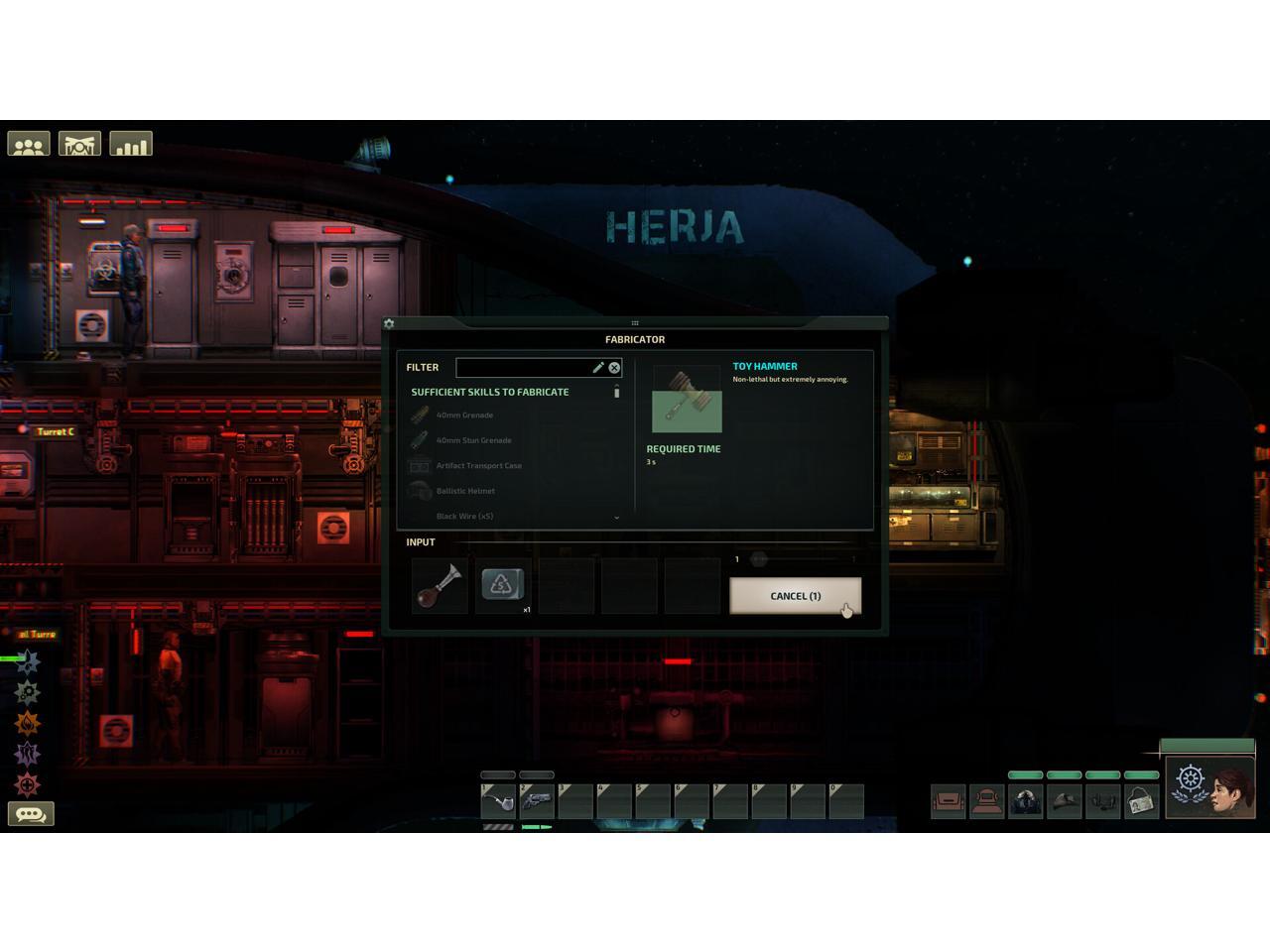Open the chat box button
1270x952 pixels.
(x=31, y=814)
